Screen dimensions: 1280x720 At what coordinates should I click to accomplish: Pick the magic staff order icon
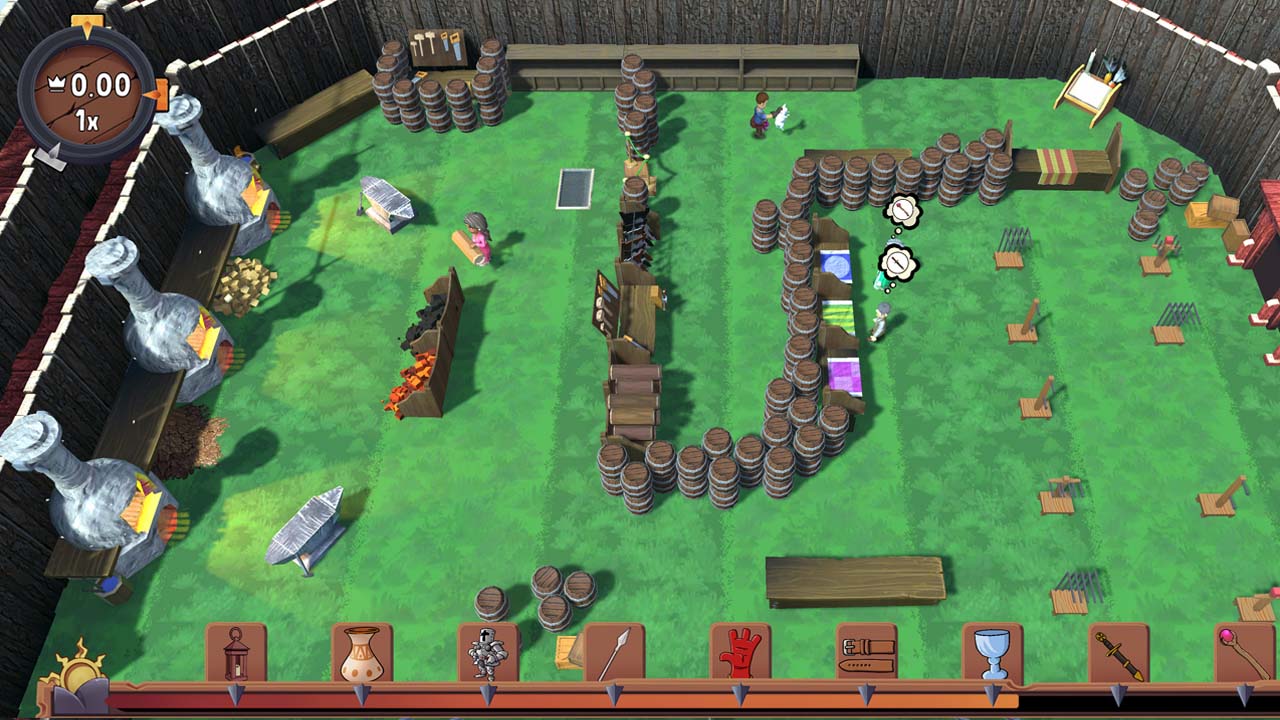coord(1244,653)
